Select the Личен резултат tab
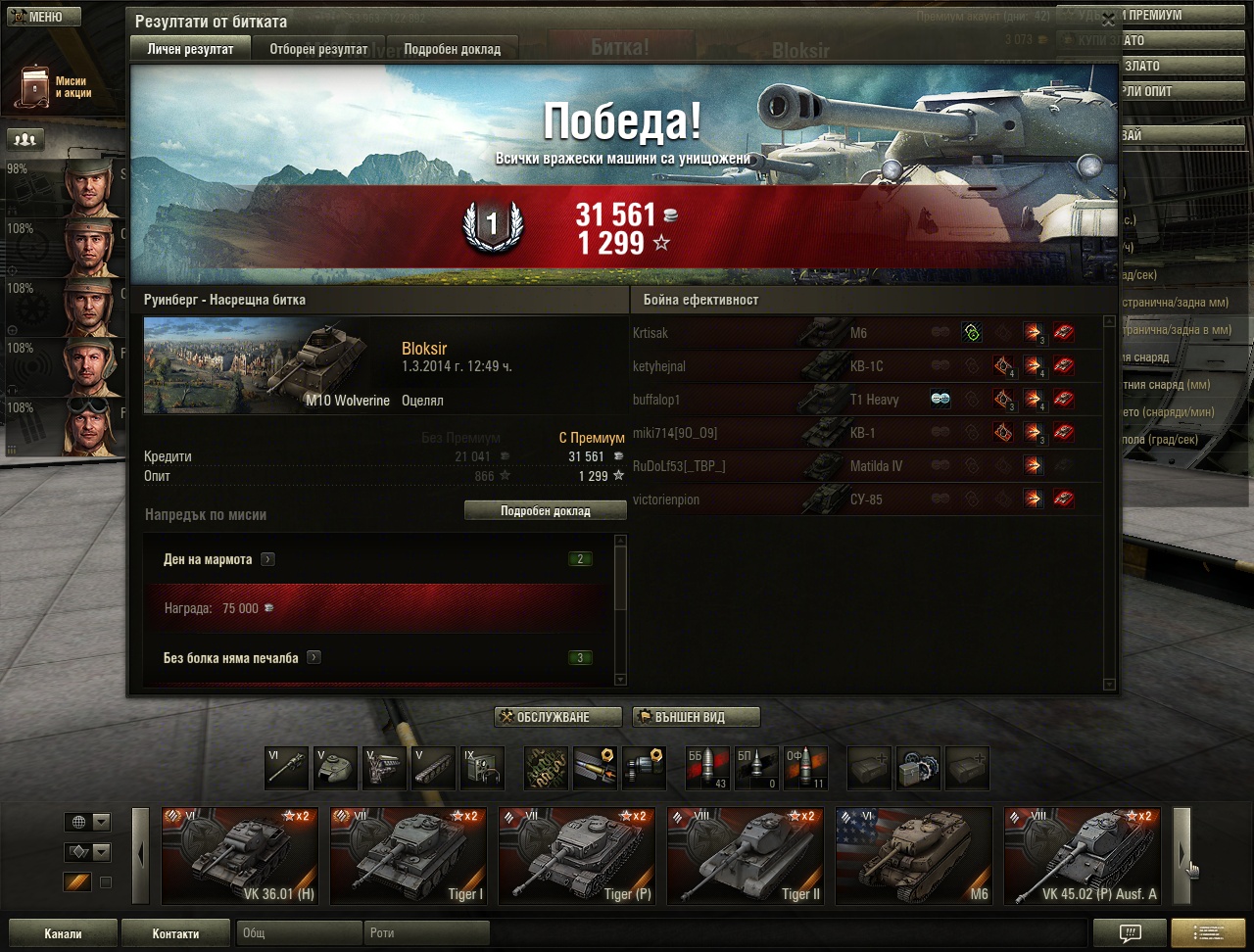 tap(190, 49)
